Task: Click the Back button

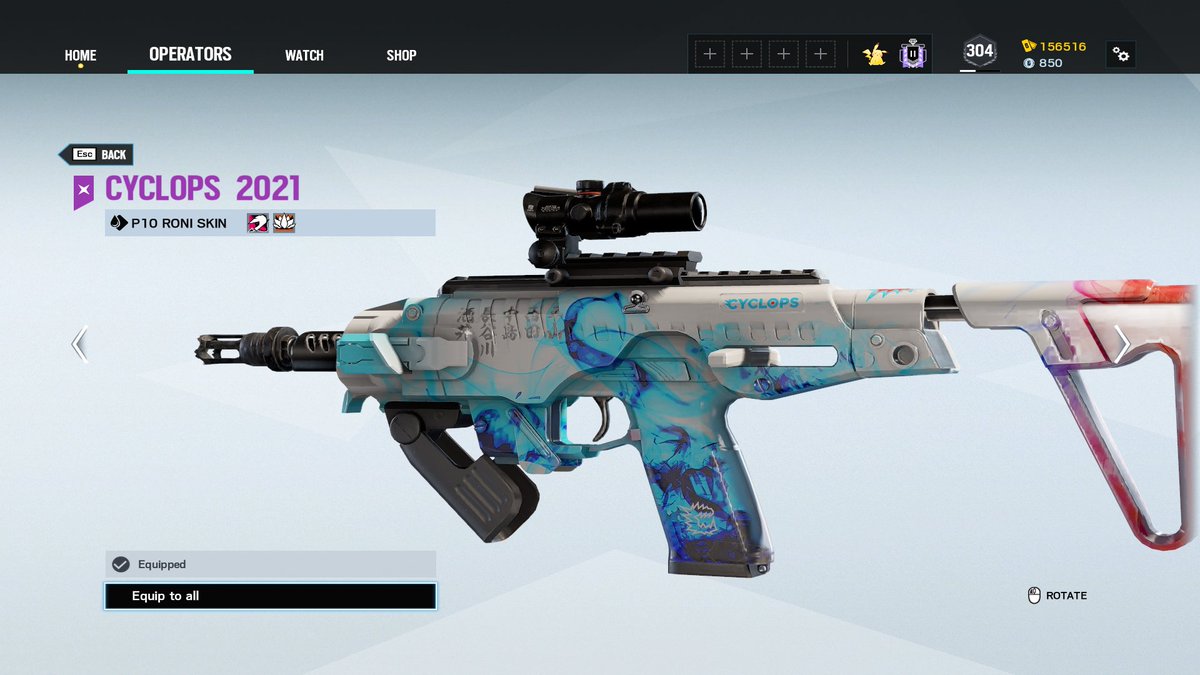Action: 97,155
